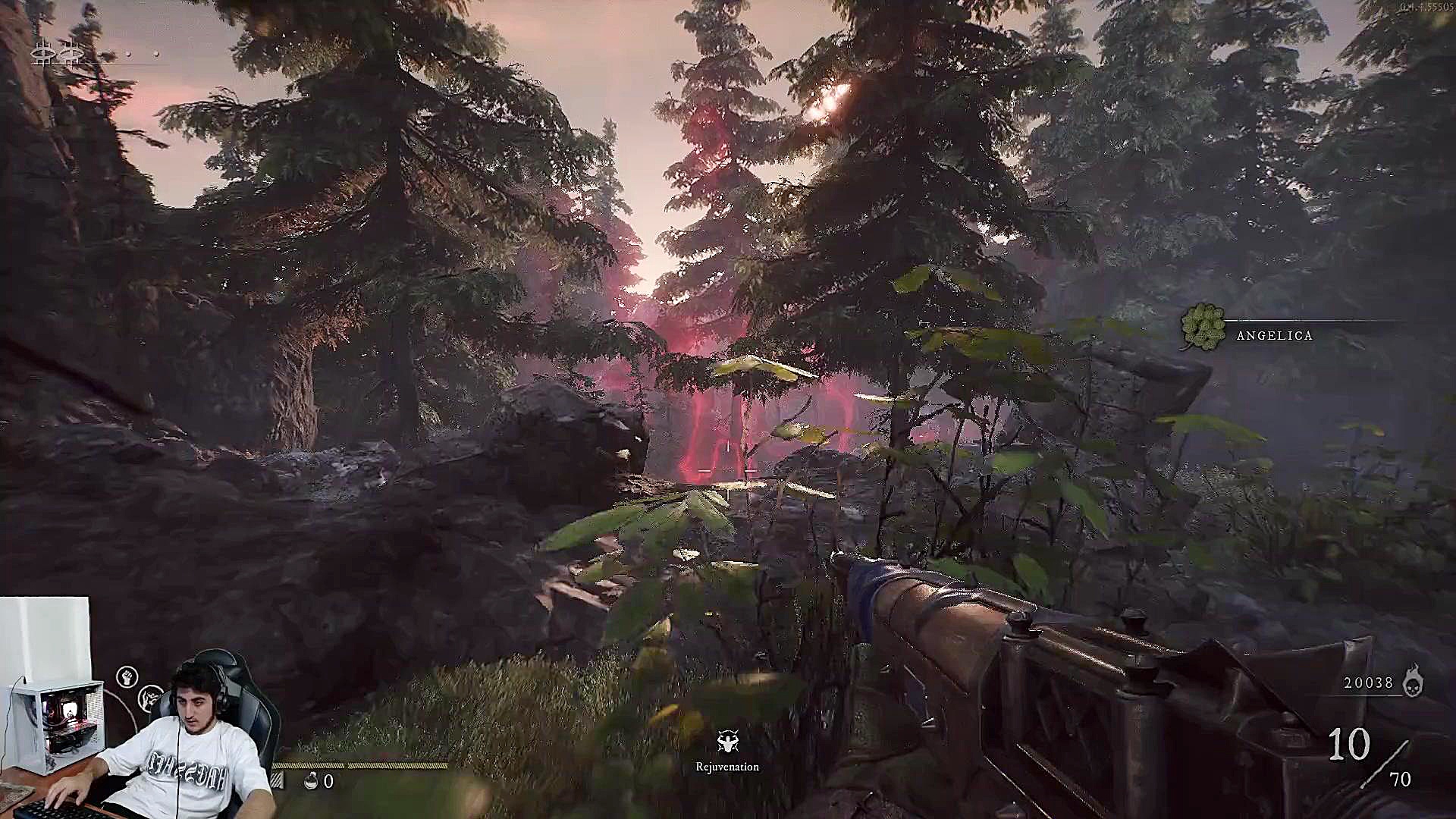The height and width of the screenshot is (819, 1456).
Task: Click the Angelica herb pickup icon
Action: point(1203,327)
